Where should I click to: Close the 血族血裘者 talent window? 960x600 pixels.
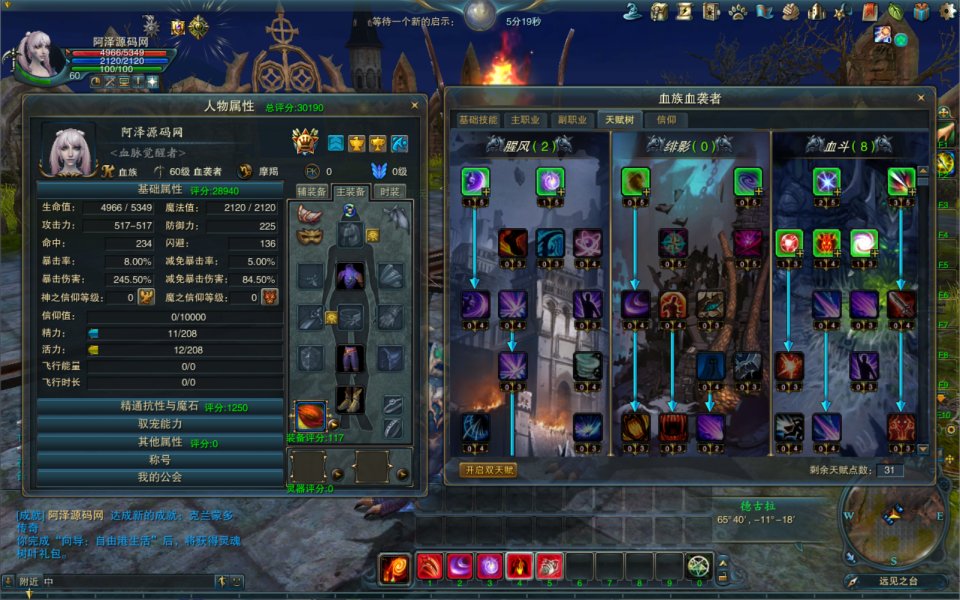coord(921,98)
